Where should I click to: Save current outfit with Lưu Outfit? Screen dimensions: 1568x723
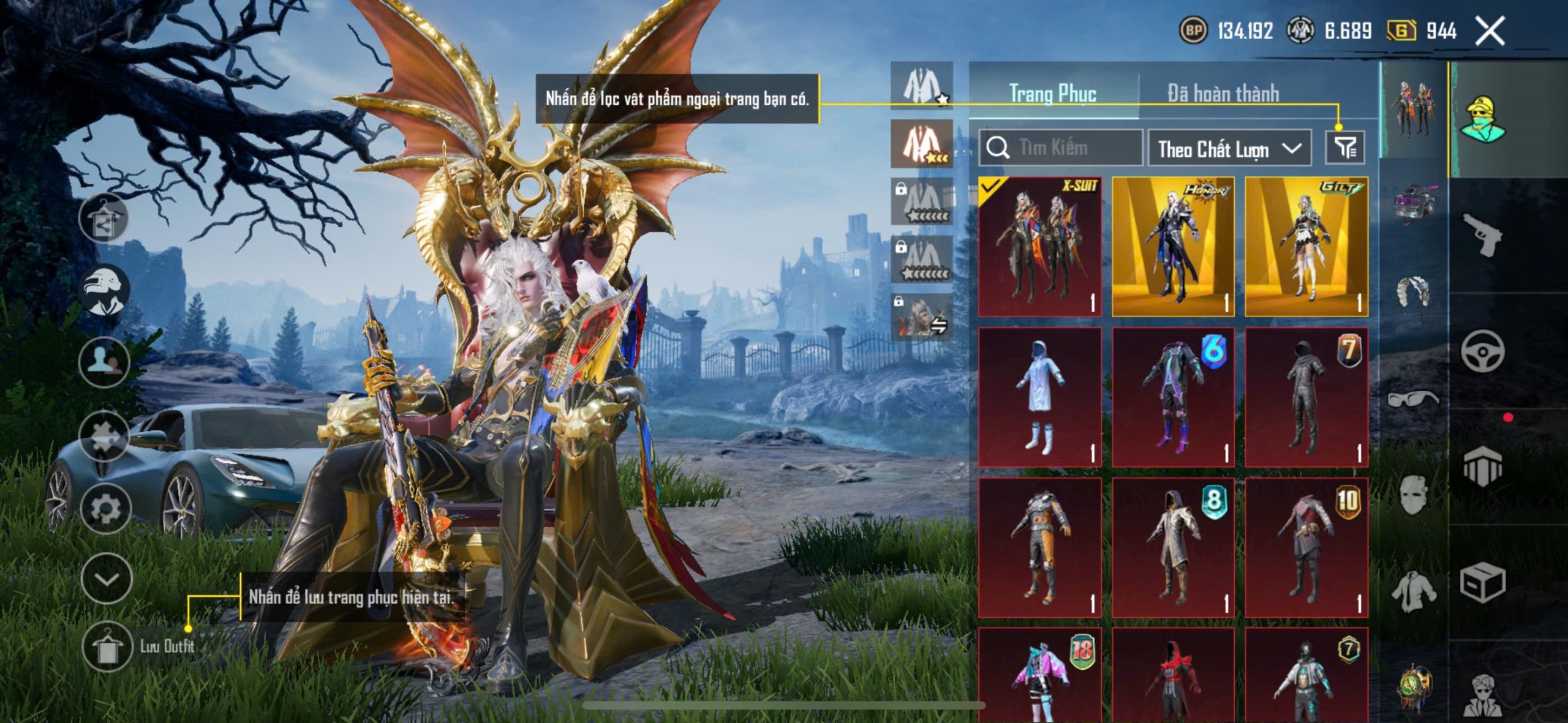107,646
